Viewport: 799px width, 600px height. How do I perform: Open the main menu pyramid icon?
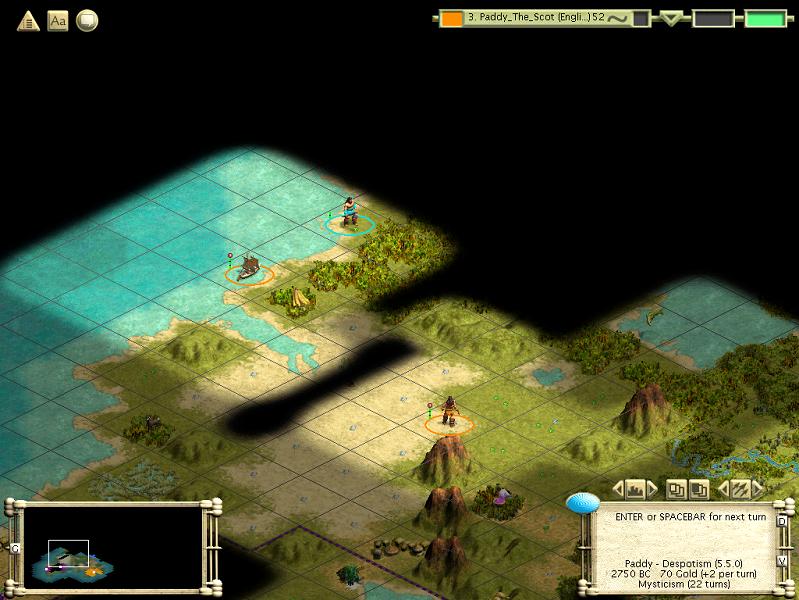pos(28,20)
